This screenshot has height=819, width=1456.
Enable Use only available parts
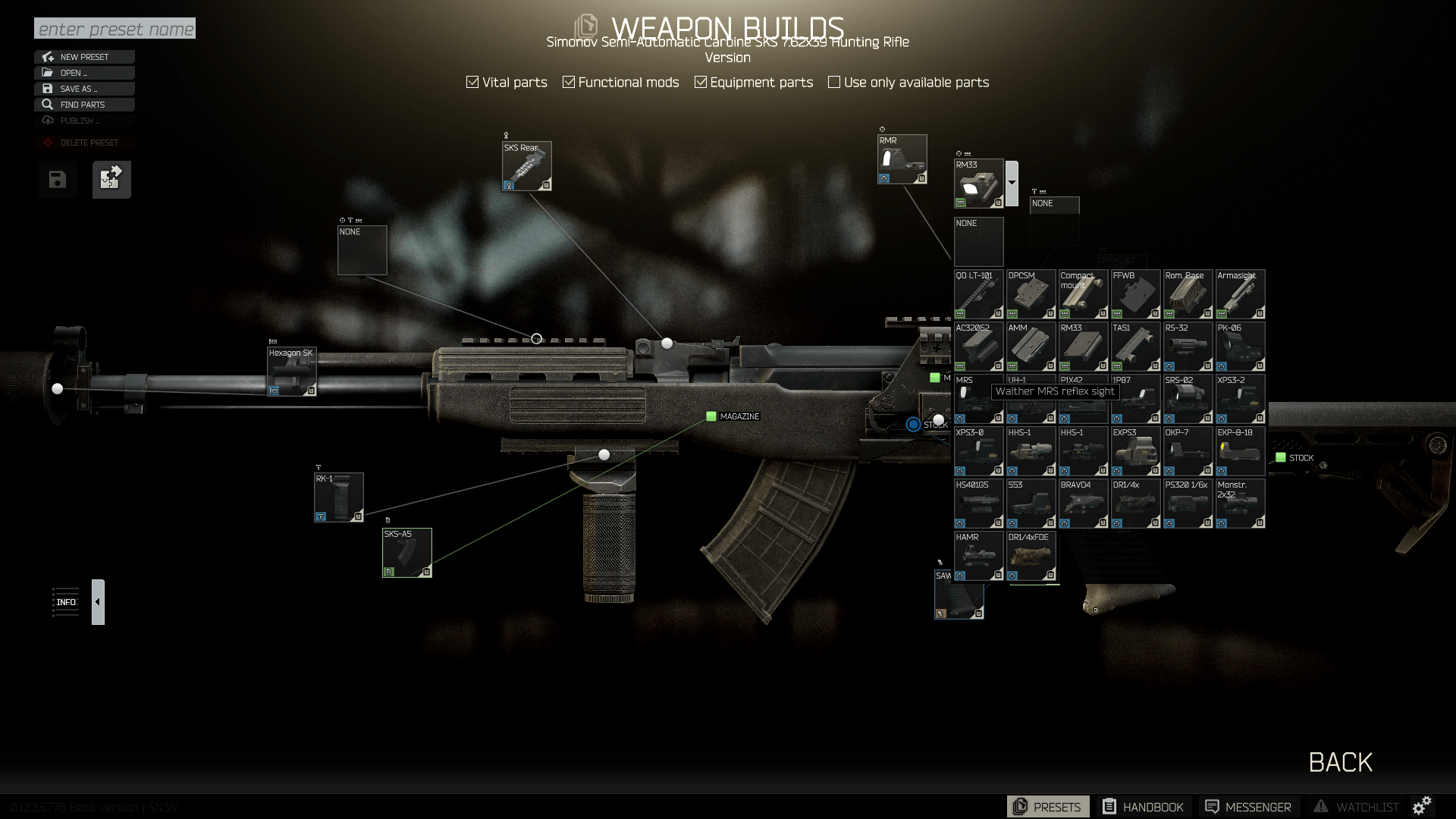(834, 82)
